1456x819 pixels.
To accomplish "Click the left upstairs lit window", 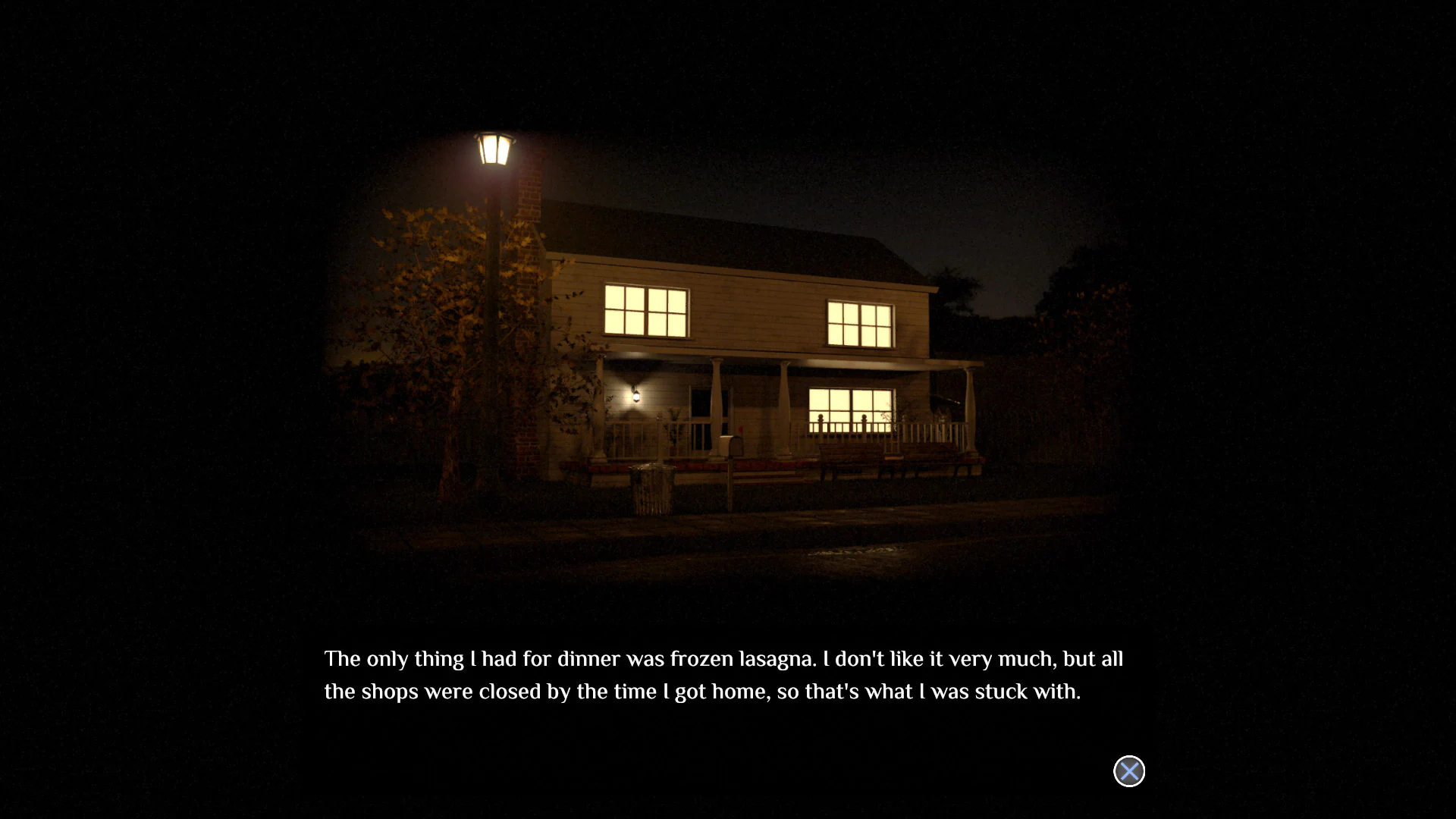I will (645, 309).
